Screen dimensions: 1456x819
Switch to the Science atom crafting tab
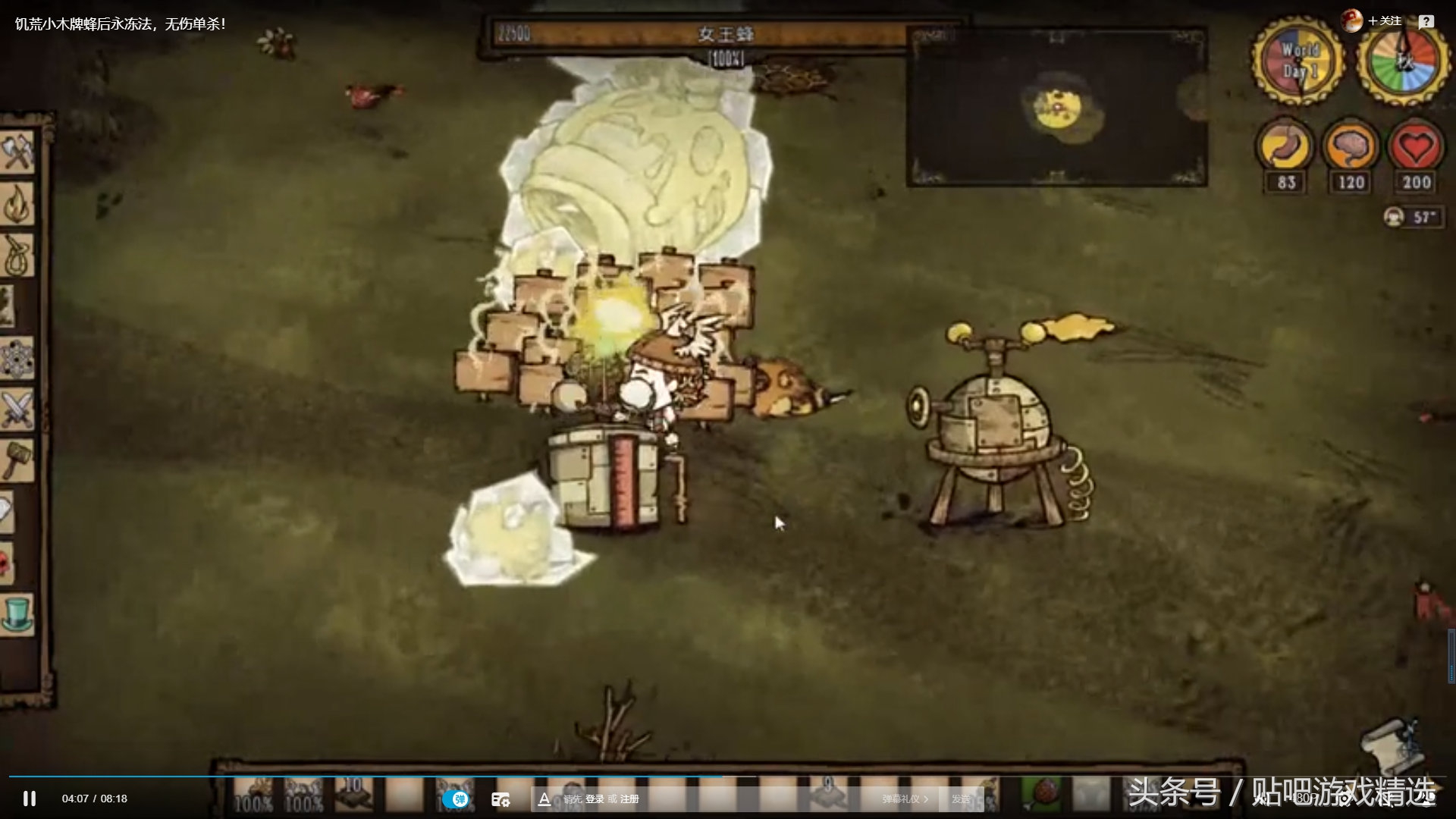pos(15,358)
